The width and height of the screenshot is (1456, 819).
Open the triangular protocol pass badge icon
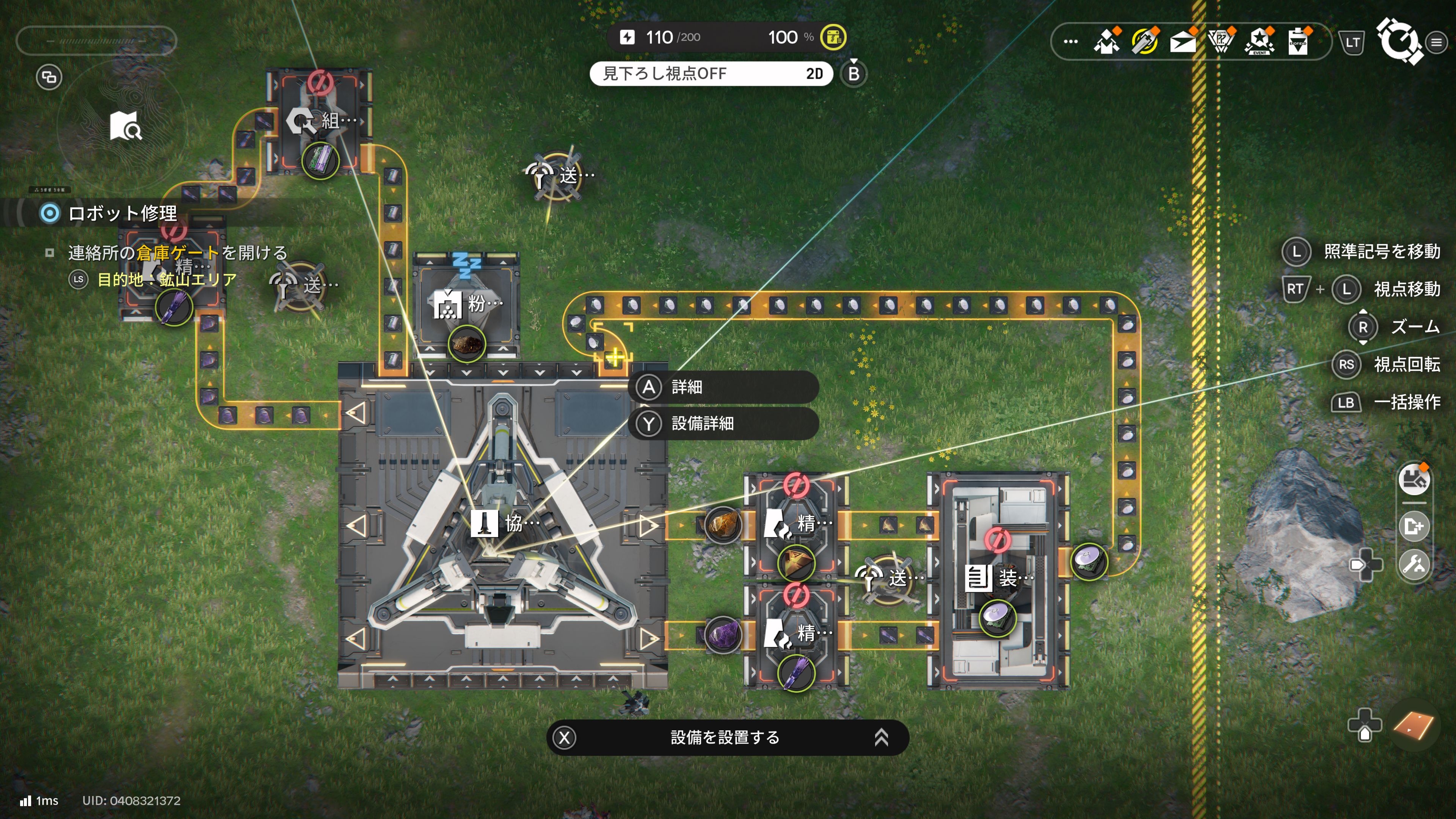point(1221,41)
